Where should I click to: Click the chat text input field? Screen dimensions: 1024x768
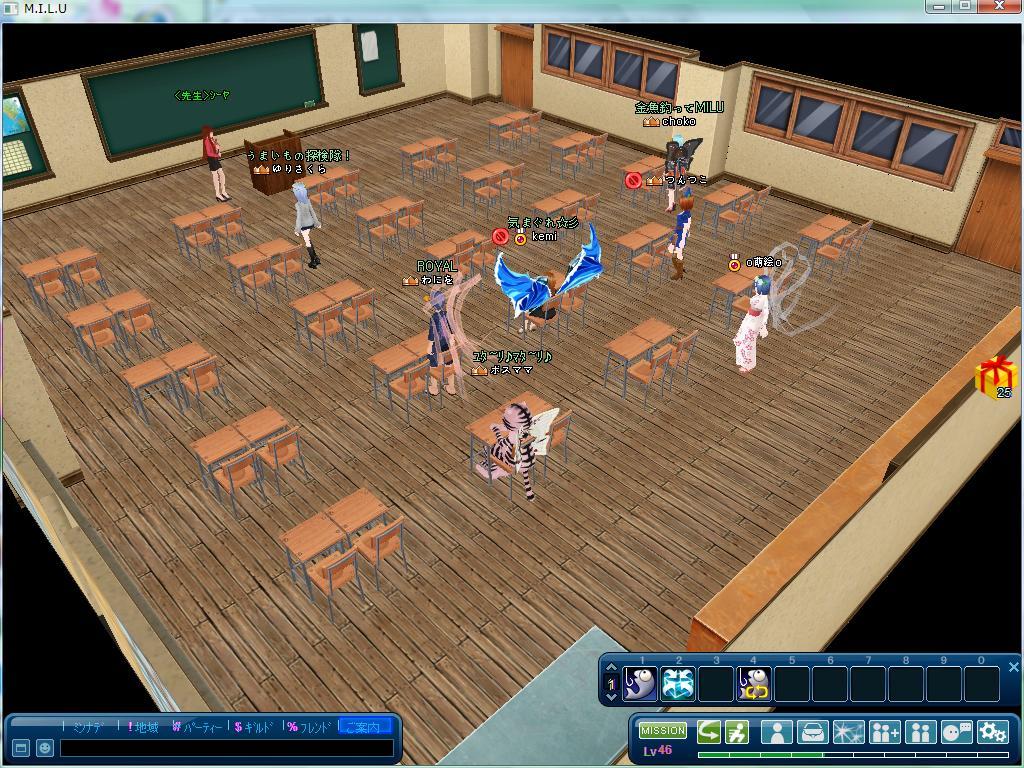coord(226,748)
